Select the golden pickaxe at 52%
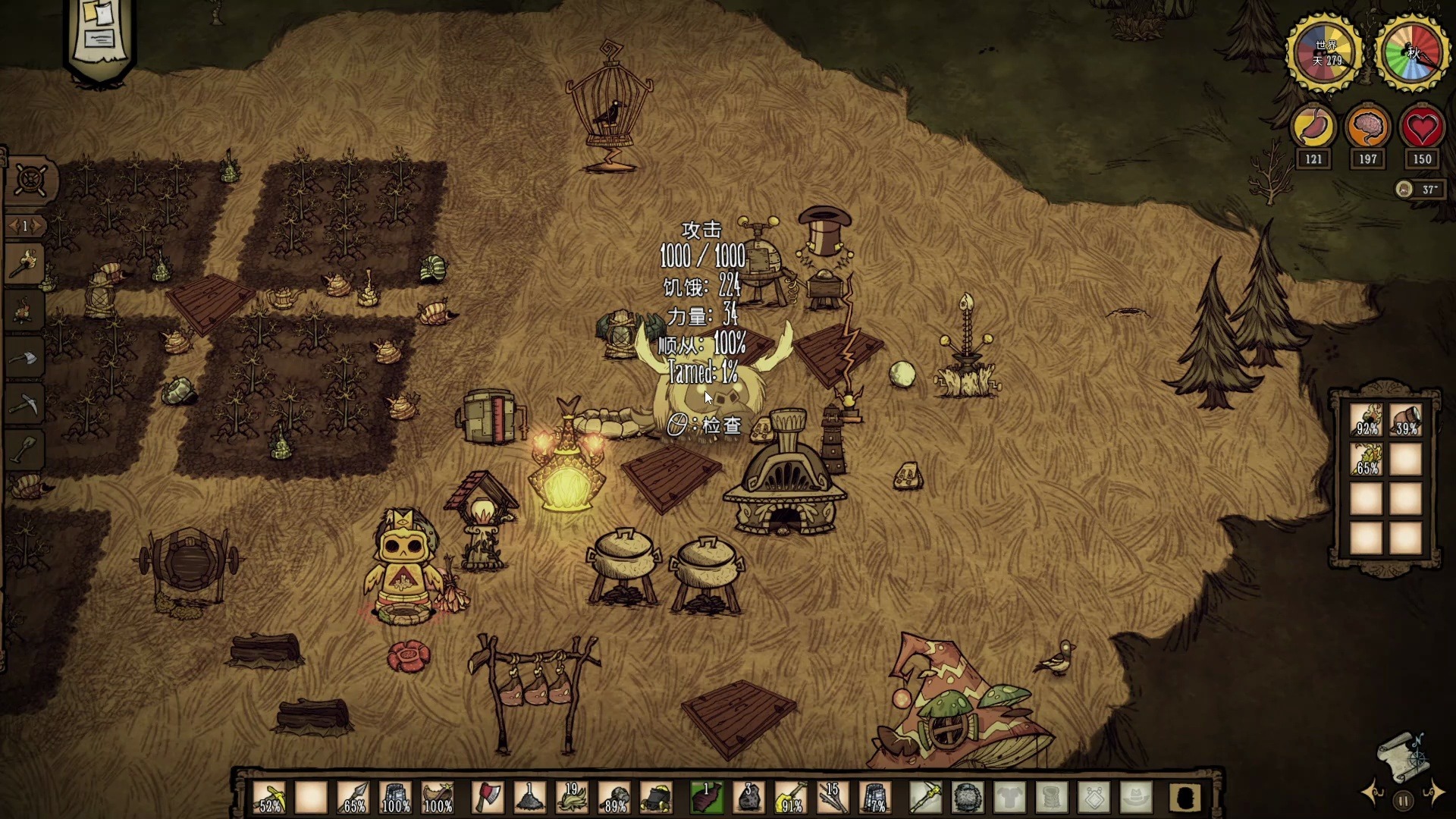 point(271,798)
